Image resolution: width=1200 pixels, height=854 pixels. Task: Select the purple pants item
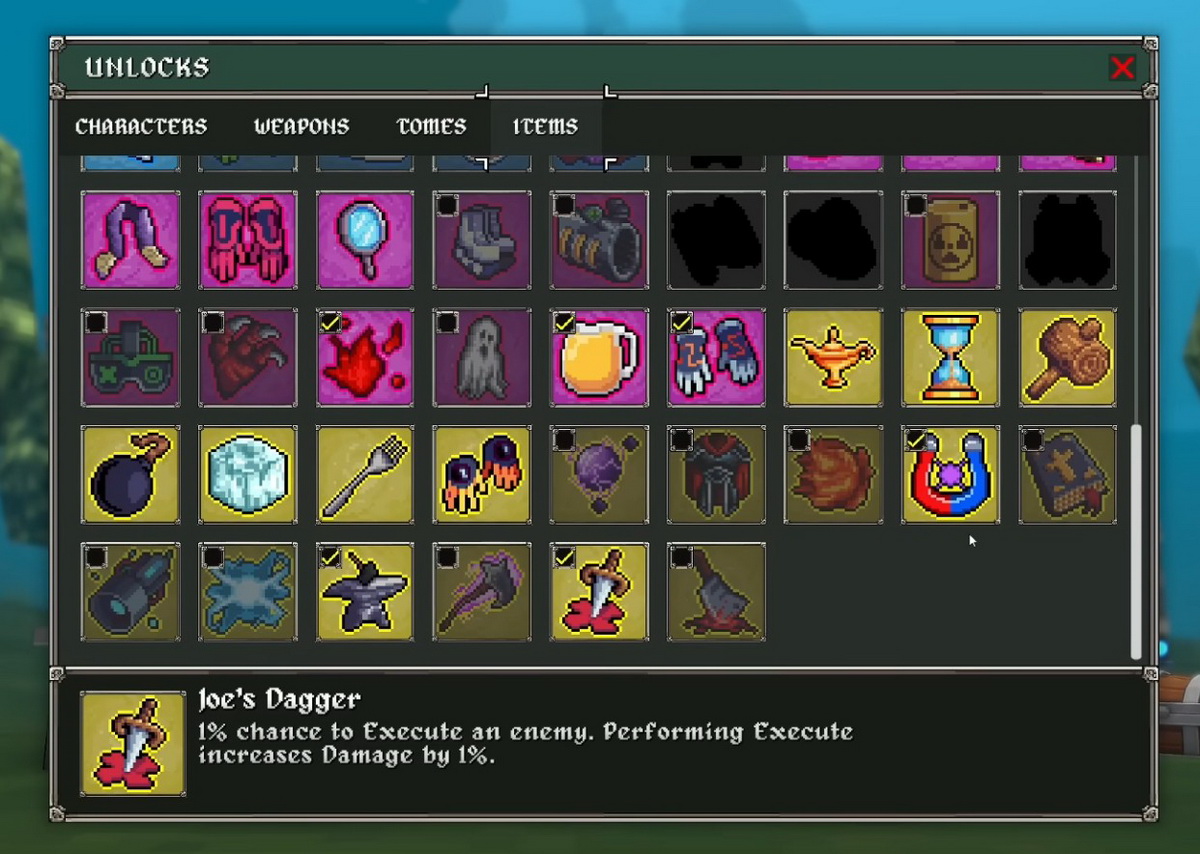click(x=131, y=240)
